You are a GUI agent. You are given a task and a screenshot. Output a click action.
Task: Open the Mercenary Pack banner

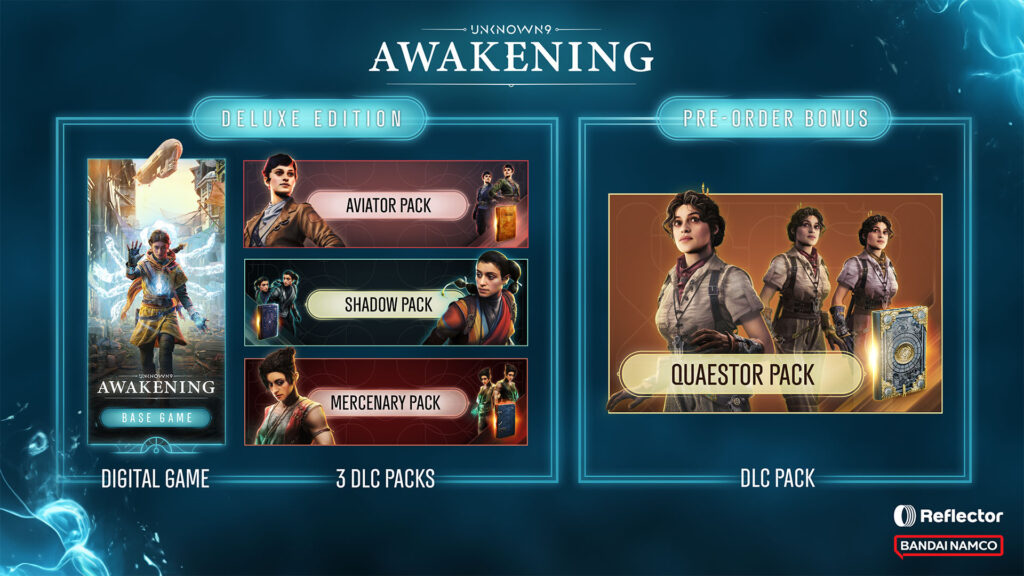point(386,402)
